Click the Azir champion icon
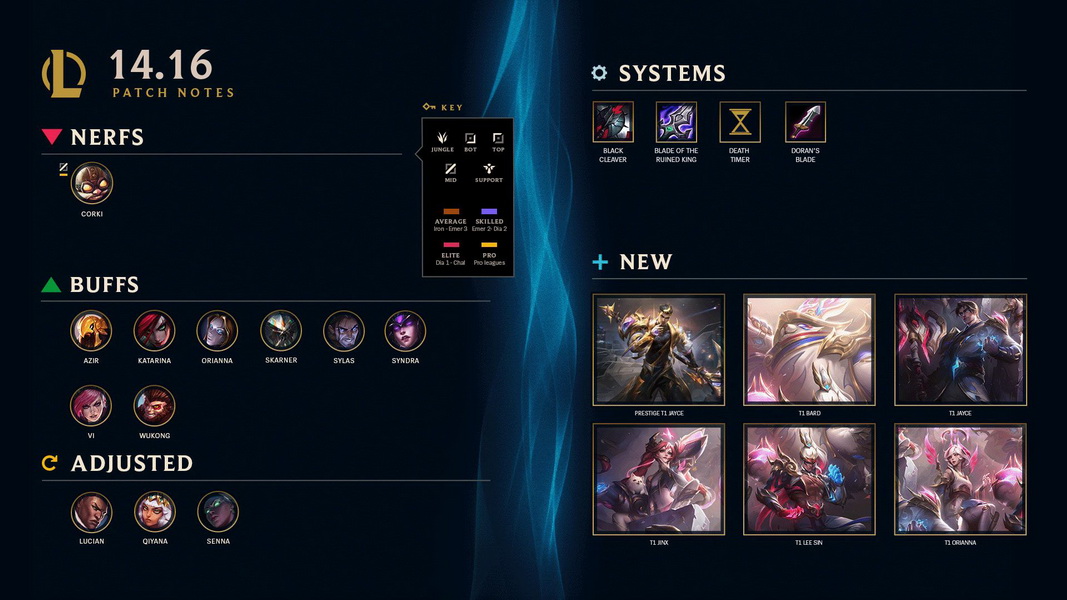The width and height of the screenshot is (1067, 600). (91, 331)
